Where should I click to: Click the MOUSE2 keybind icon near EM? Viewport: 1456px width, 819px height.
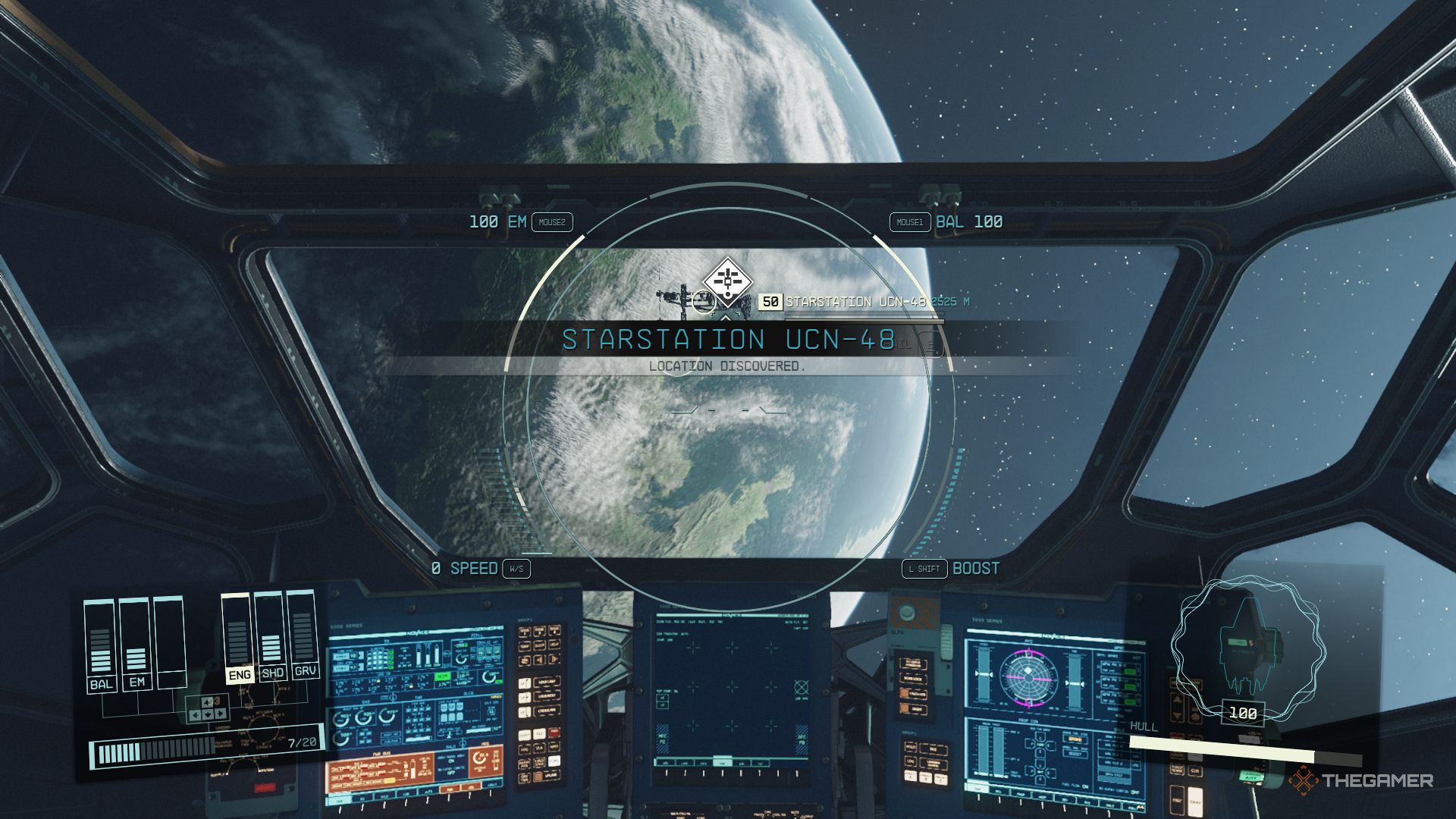(551, 223)
